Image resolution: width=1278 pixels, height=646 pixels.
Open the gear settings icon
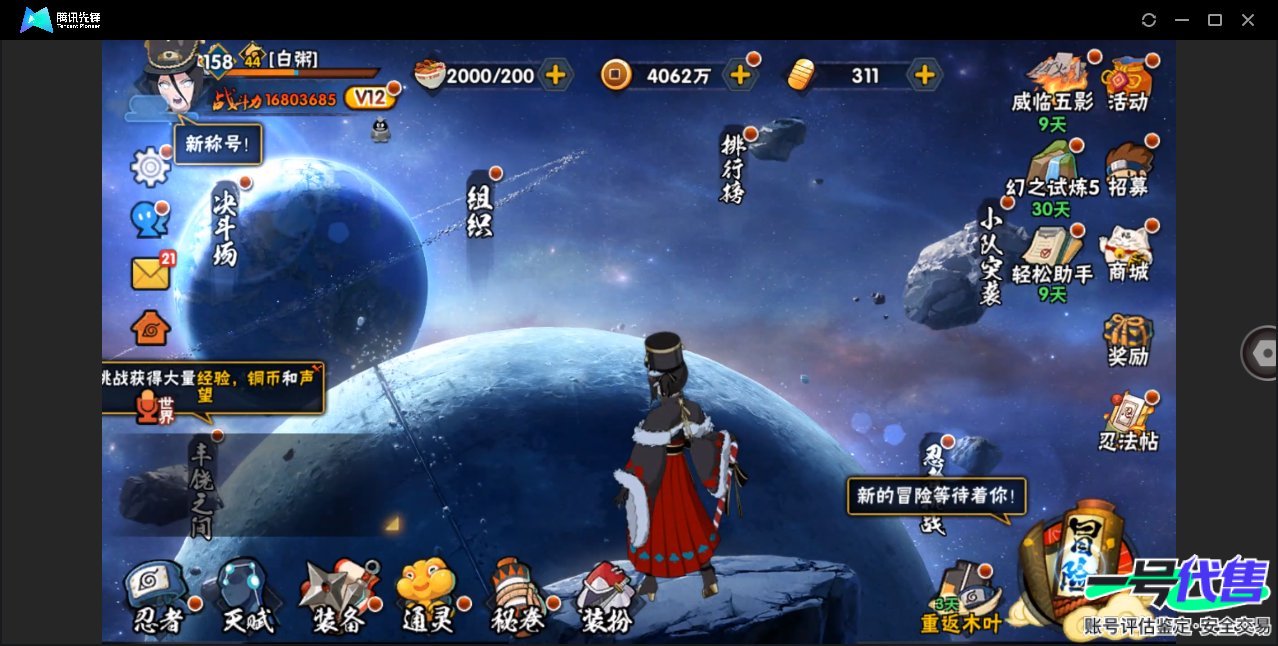pyautogui.click(x=151, y=167)
